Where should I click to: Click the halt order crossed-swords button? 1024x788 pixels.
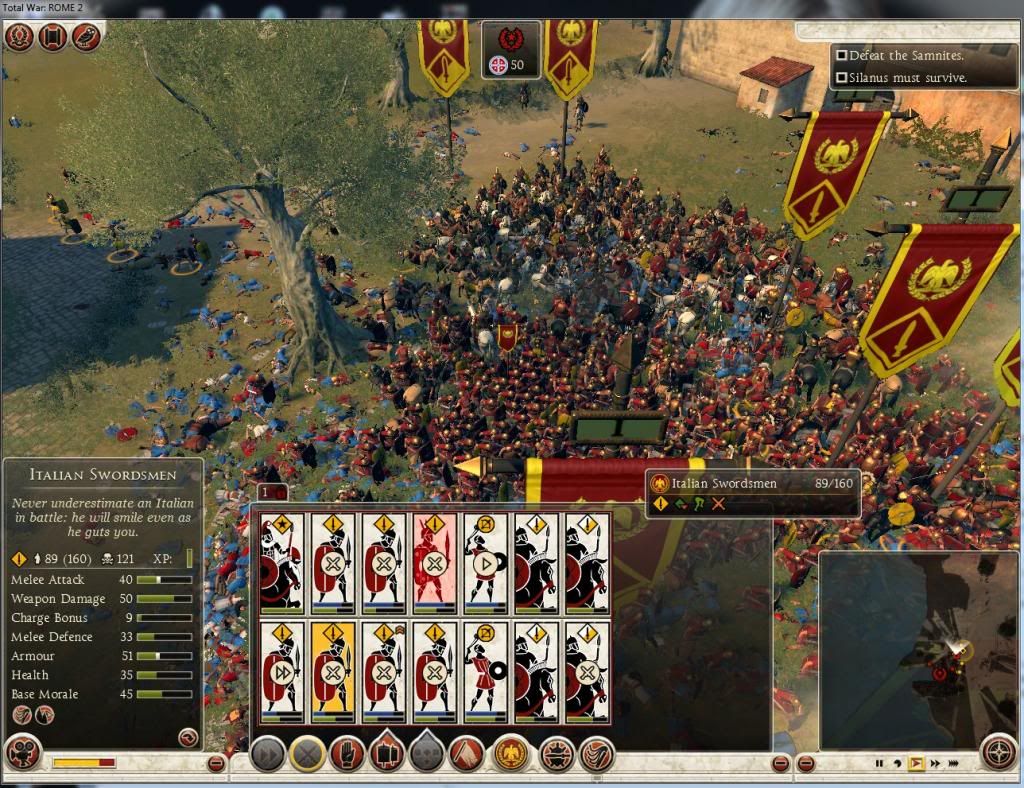point(306,753)
